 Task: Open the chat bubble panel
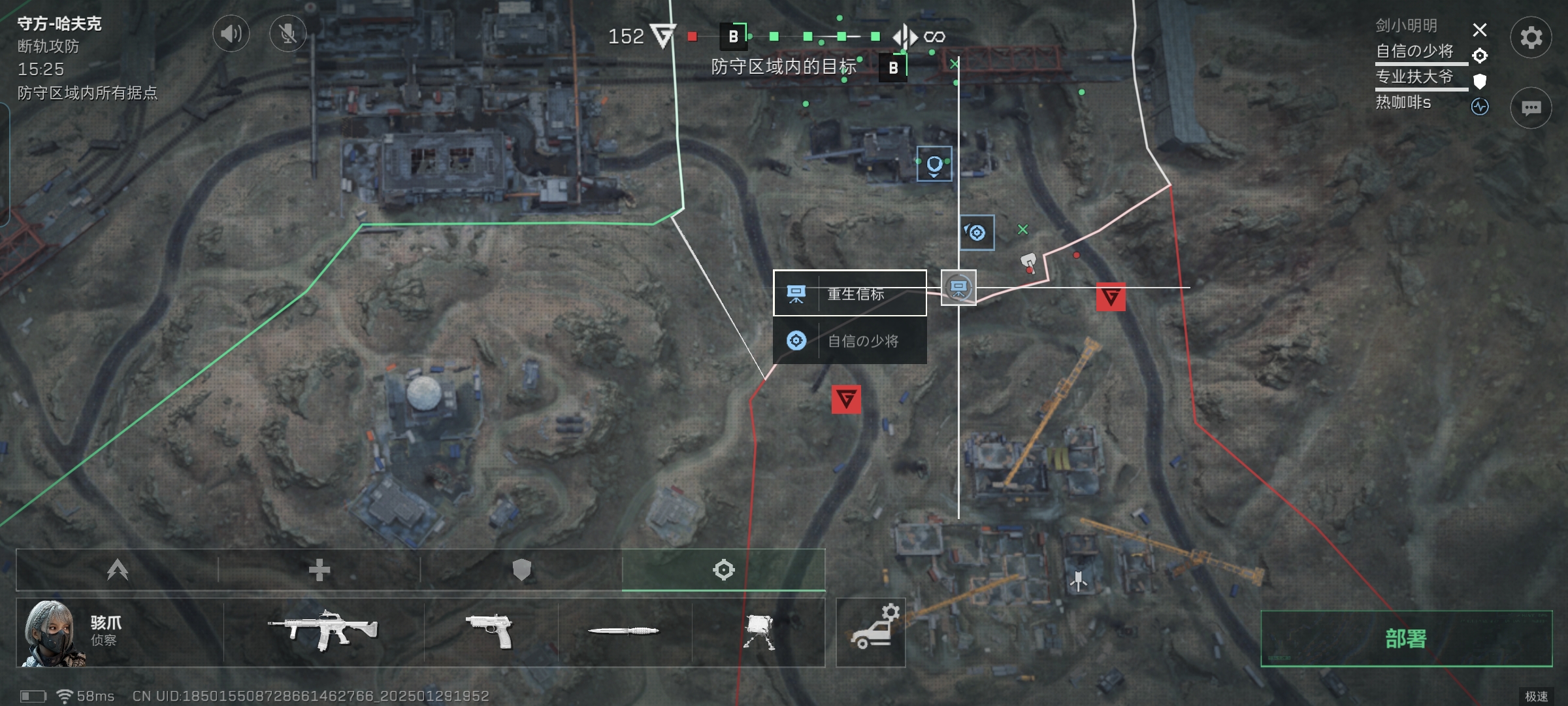(x=1531, y=108)
